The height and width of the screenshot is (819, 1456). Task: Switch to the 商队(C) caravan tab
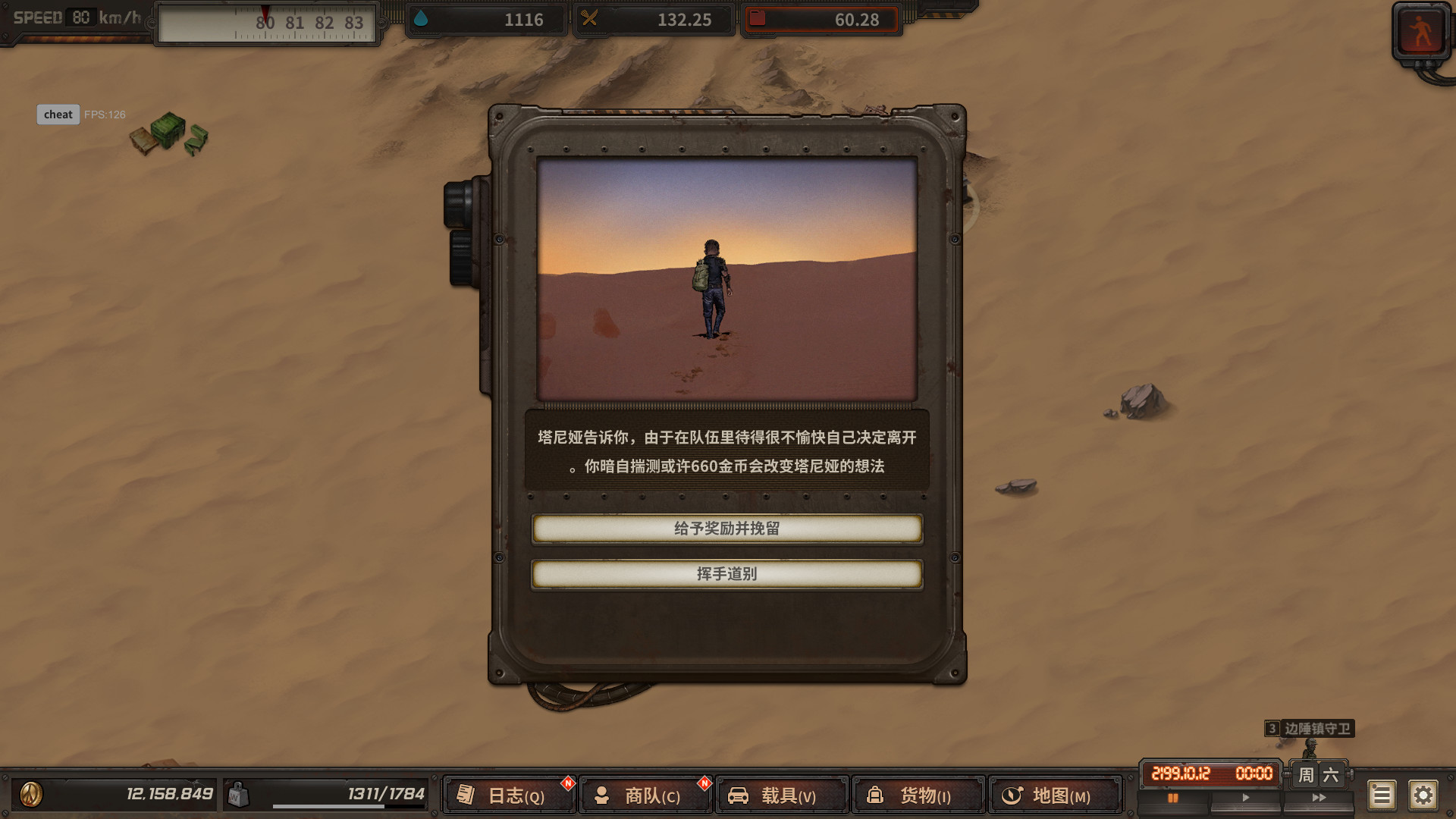coord(645,796)
